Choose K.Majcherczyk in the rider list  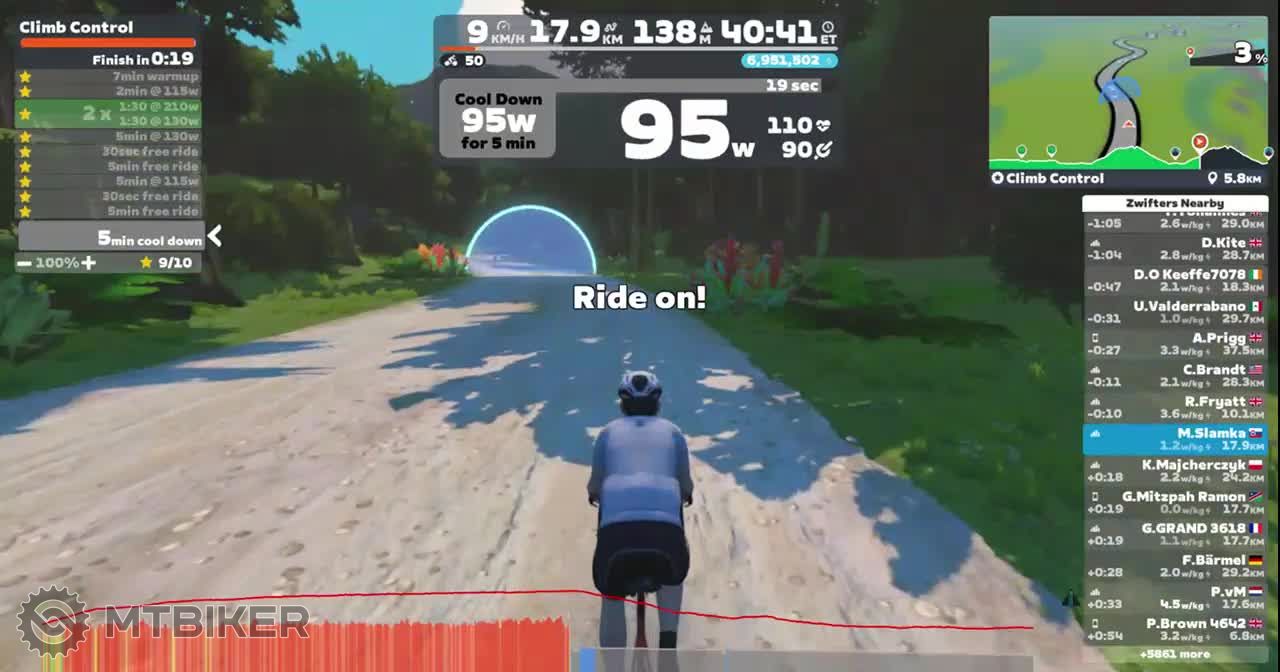[1175, 471]
